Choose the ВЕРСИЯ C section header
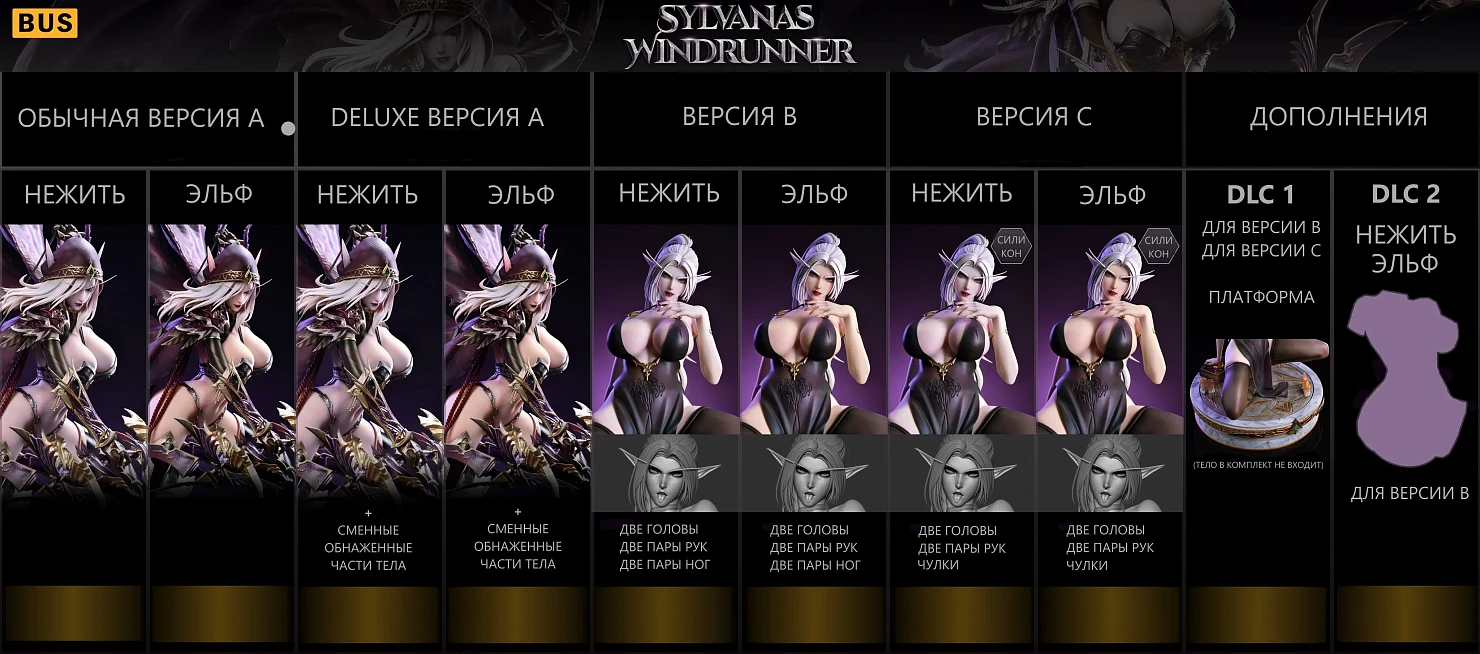This screenshot has height=654, width=1480. pos(1033,117)
